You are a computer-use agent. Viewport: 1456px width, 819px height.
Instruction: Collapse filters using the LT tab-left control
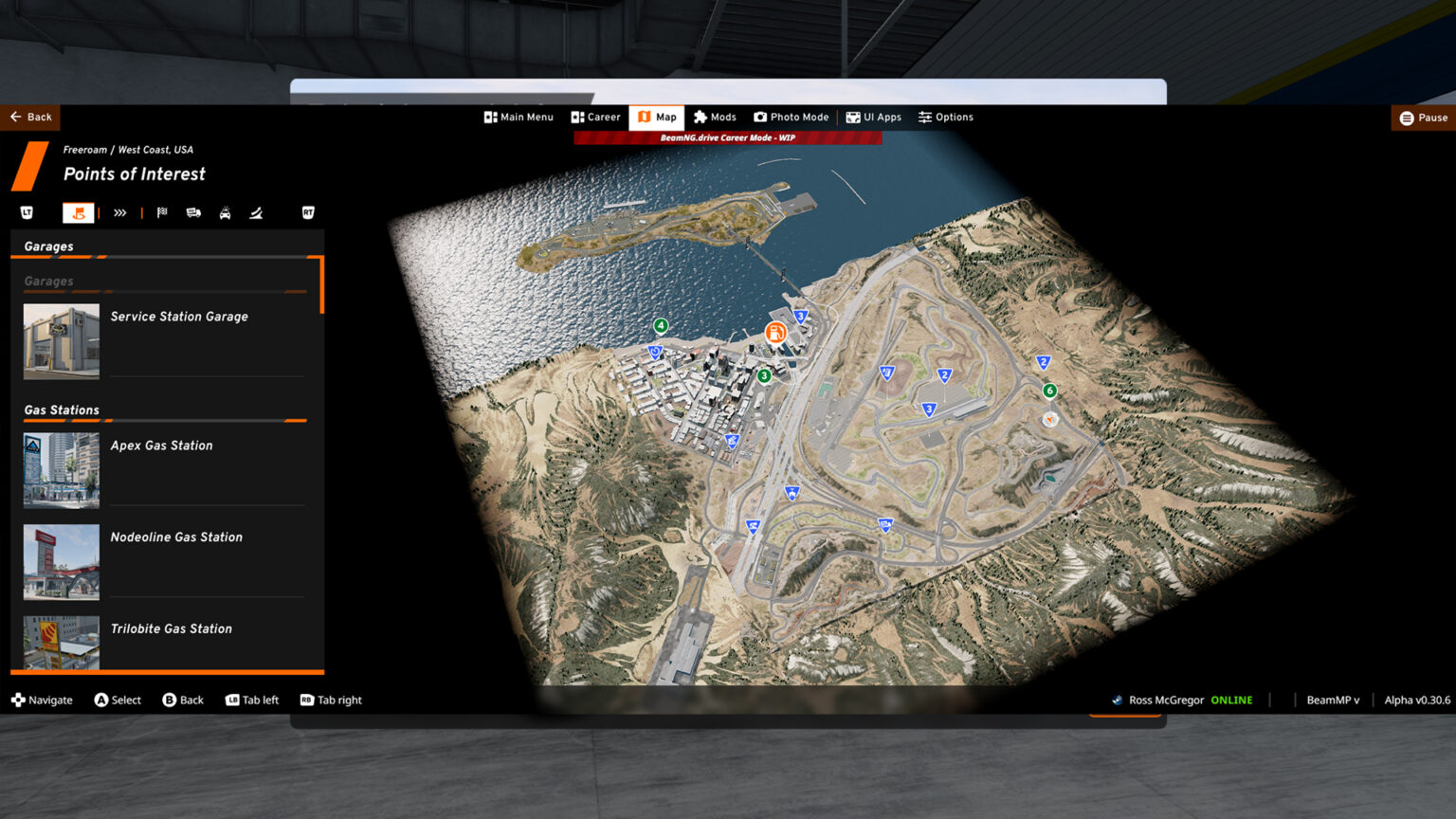[26, 212]
